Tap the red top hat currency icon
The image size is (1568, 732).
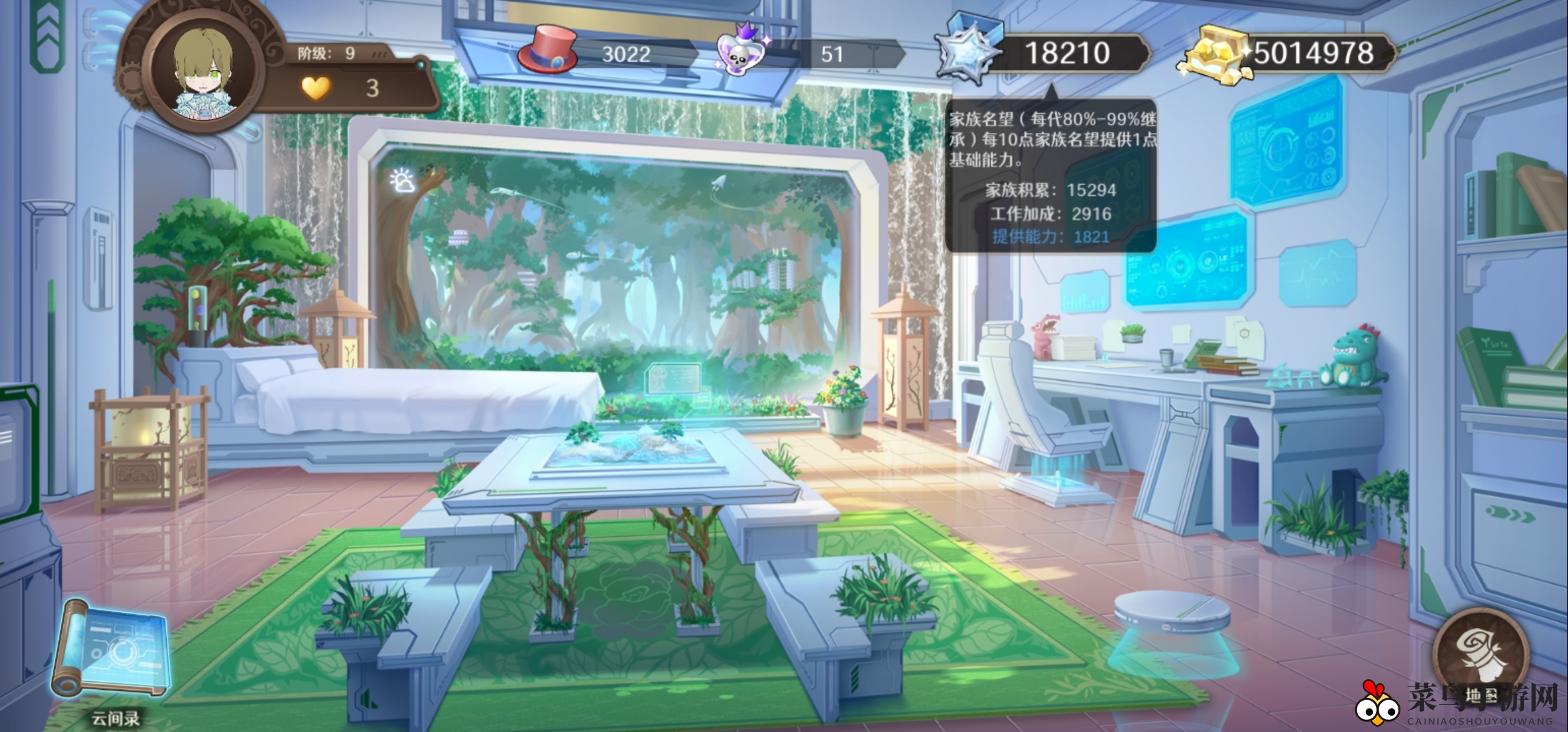tap(547, 49)
